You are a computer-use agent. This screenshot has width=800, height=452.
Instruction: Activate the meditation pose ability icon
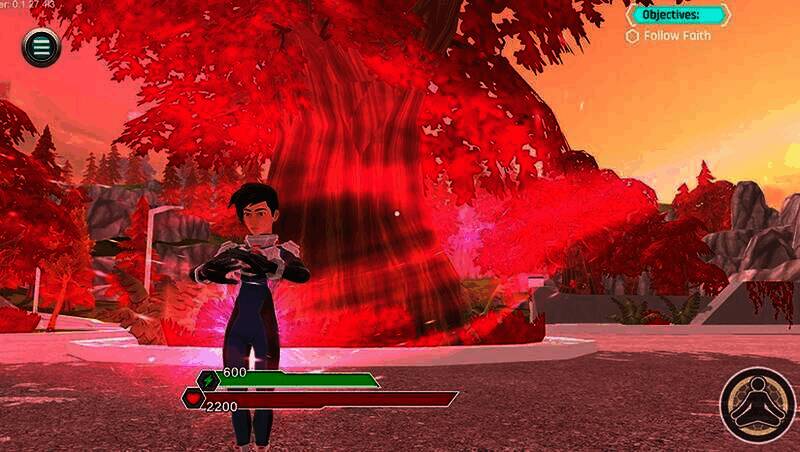click(x=757, y=405)
